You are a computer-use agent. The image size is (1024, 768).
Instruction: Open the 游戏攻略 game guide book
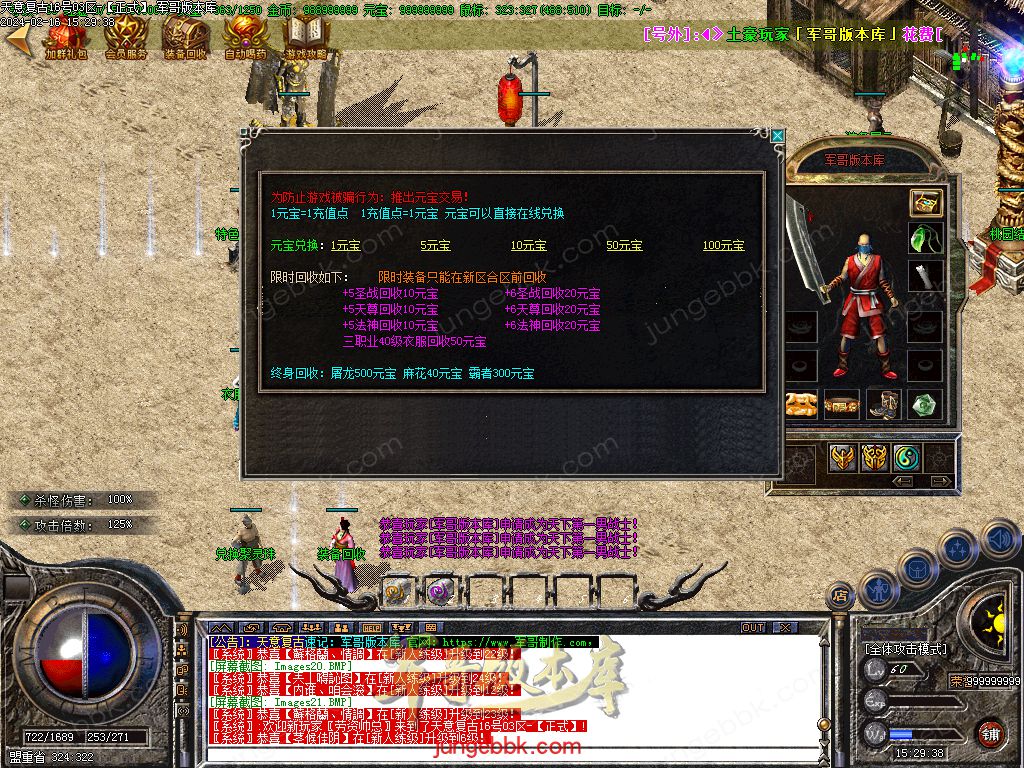point(306,37)
